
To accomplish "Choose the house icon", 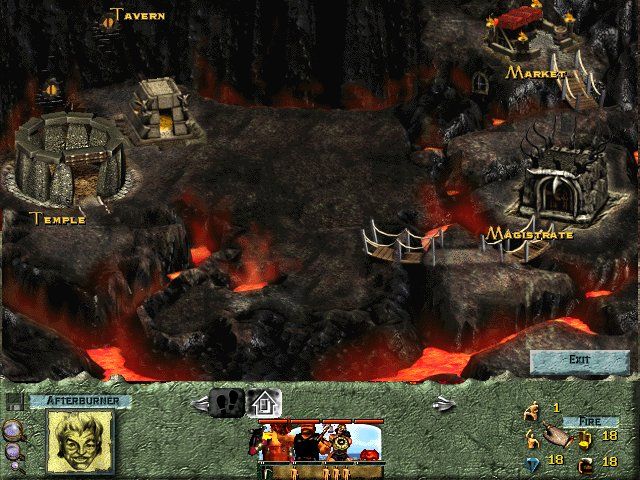I will click(x=265, y=402).
